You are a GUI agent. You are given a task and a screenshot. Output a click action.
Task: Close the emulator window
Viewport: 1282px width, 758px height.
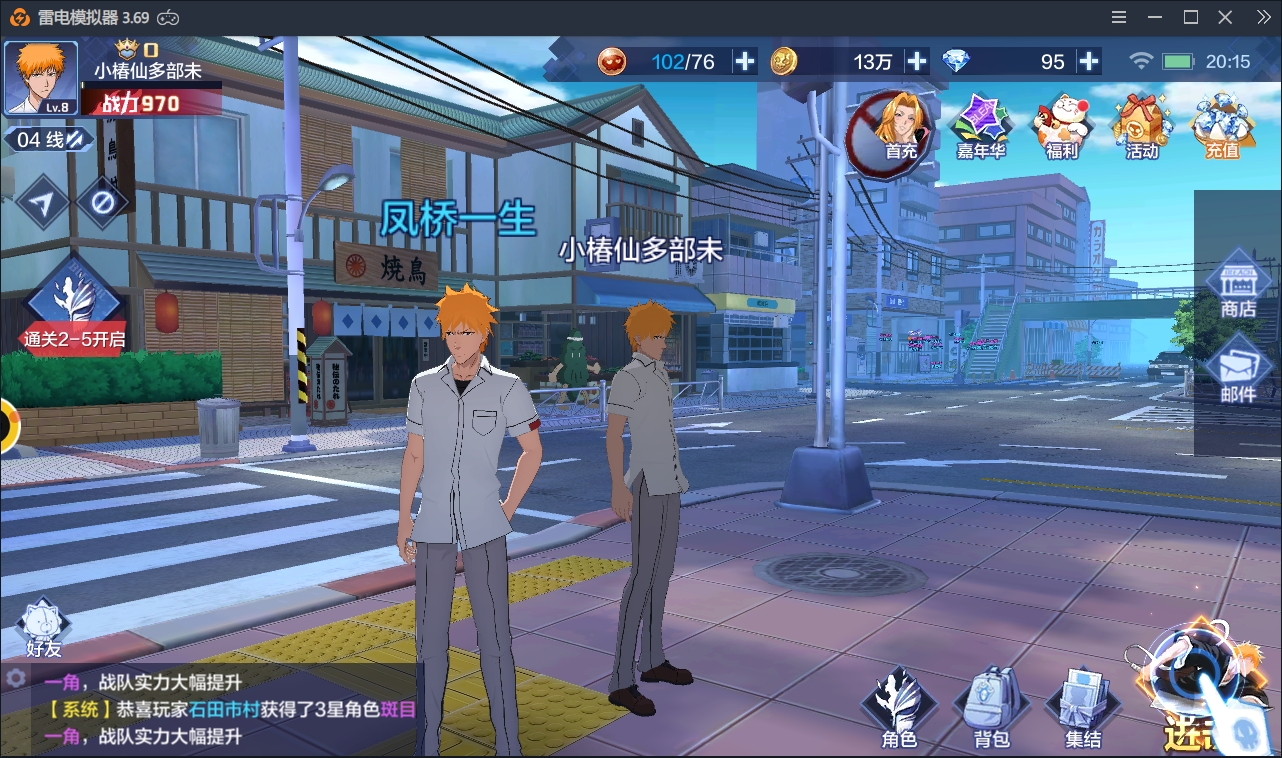1225,17
